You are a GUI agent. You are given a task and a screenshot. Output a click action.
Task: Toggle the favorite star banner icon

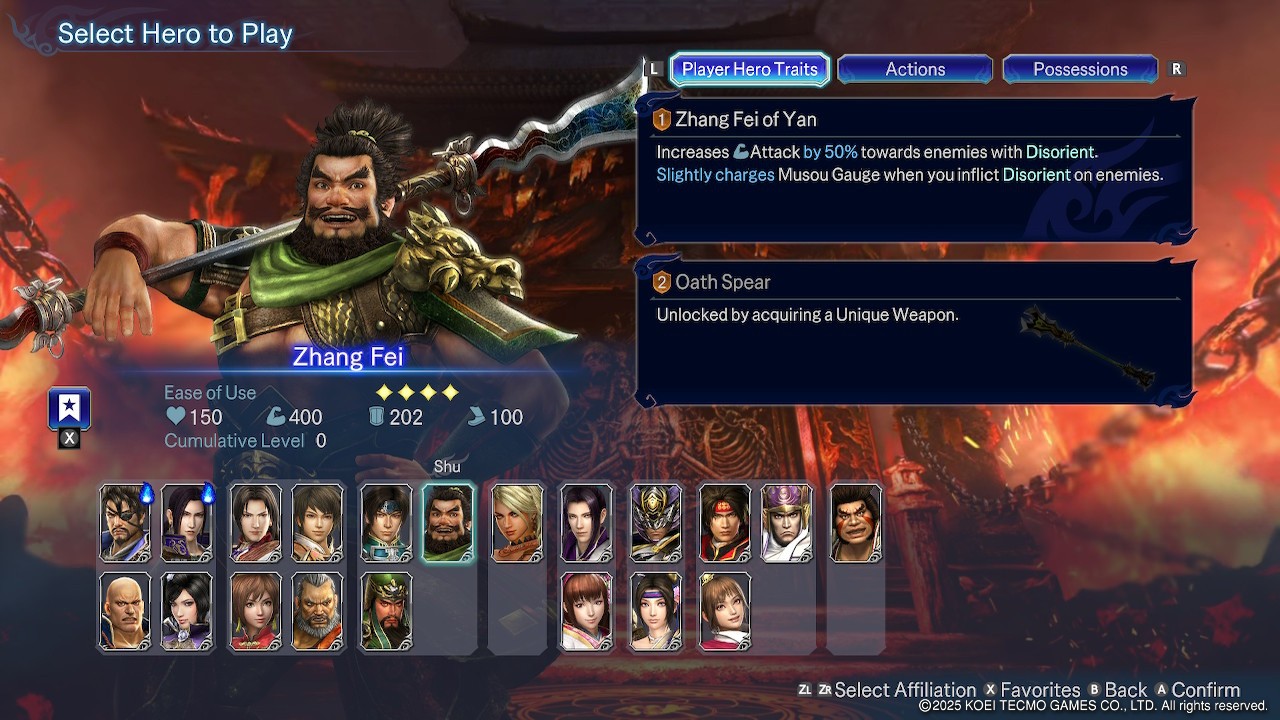tap(69, 408)
